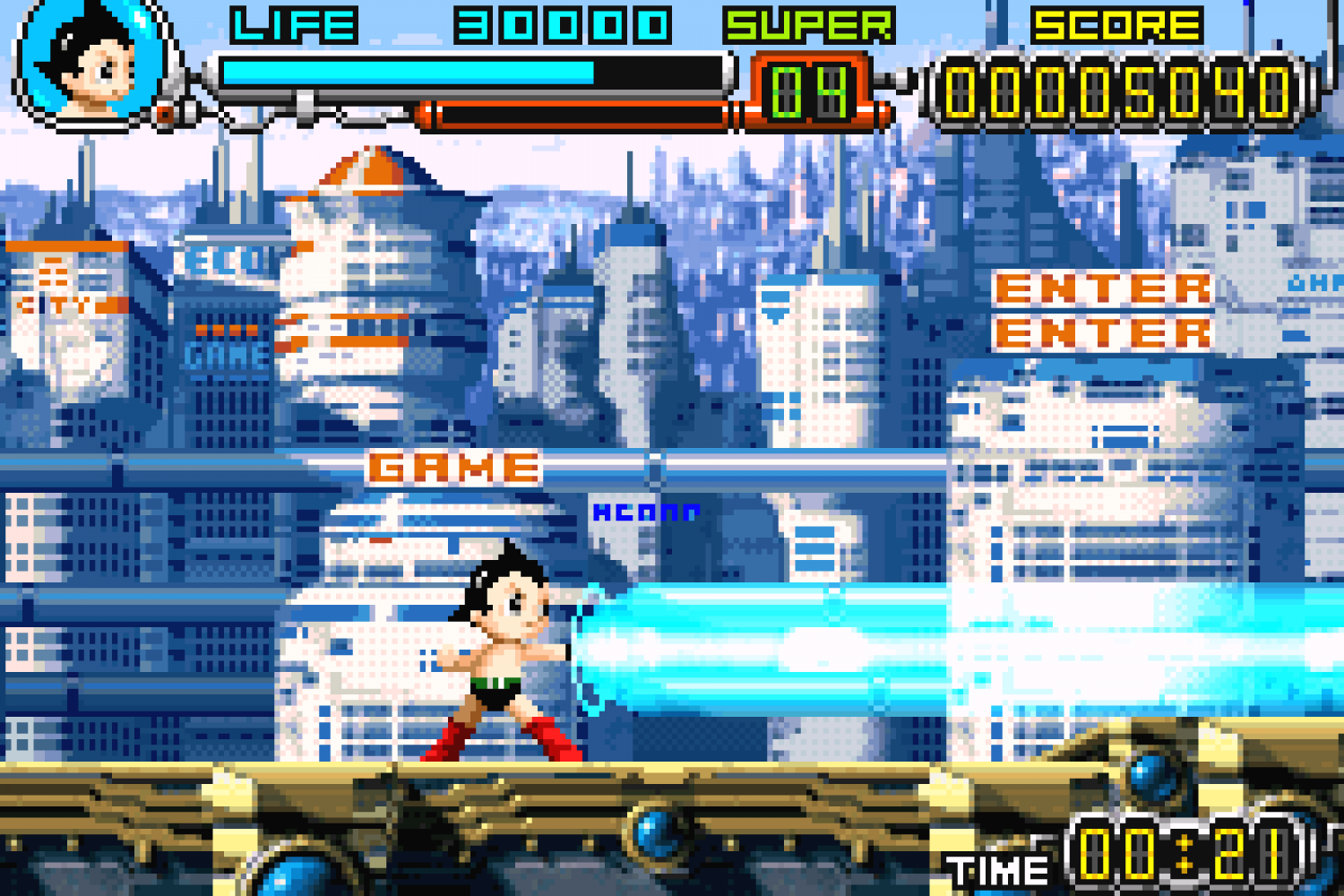This screenshot has height=896, width=1344.
Task: Click the Astro Boy portrait icon
Action: click(90, 61)
